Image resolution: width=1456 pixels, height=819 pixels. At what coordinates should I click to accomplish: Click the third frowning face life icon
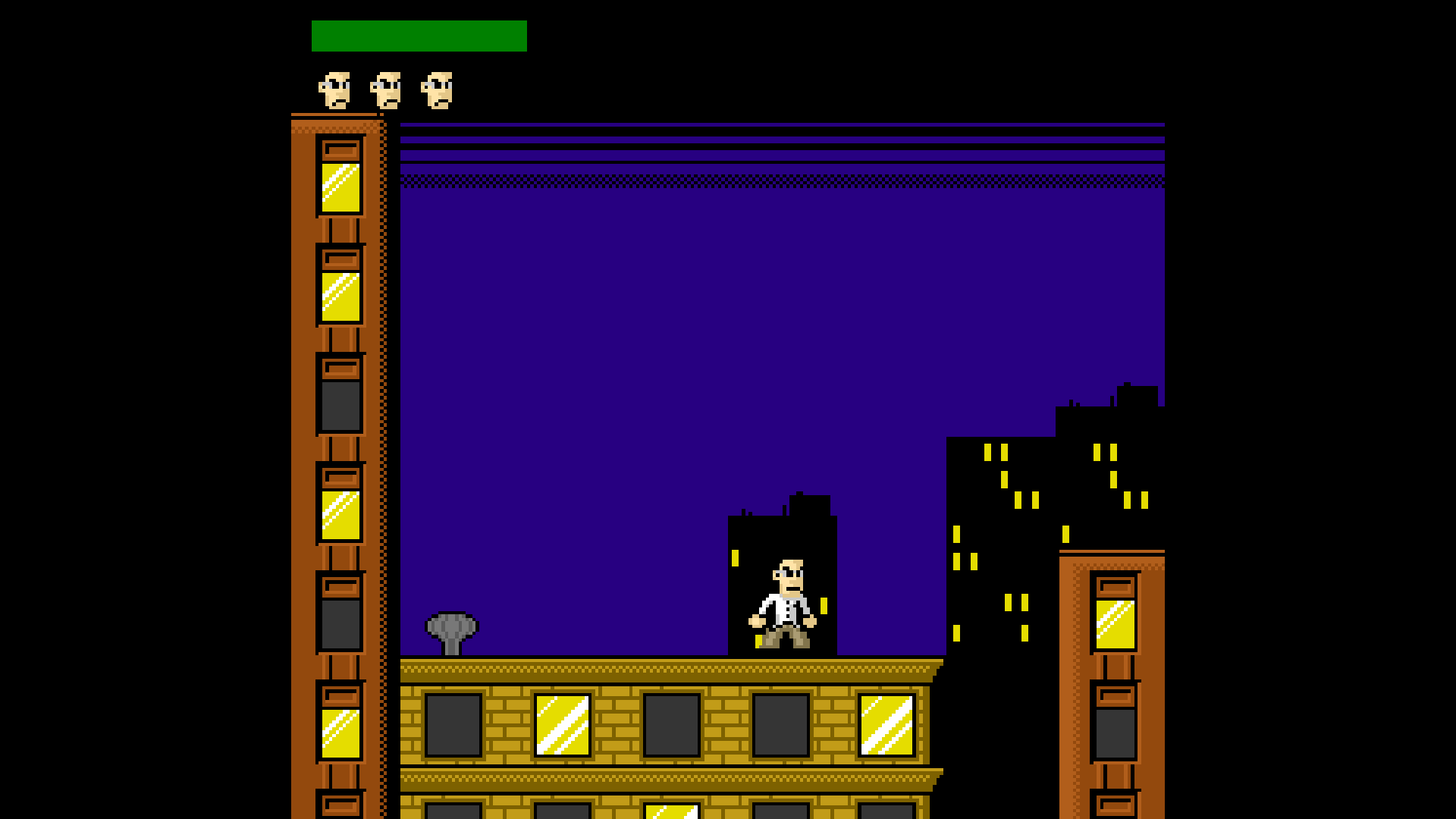tap(437, 91)
